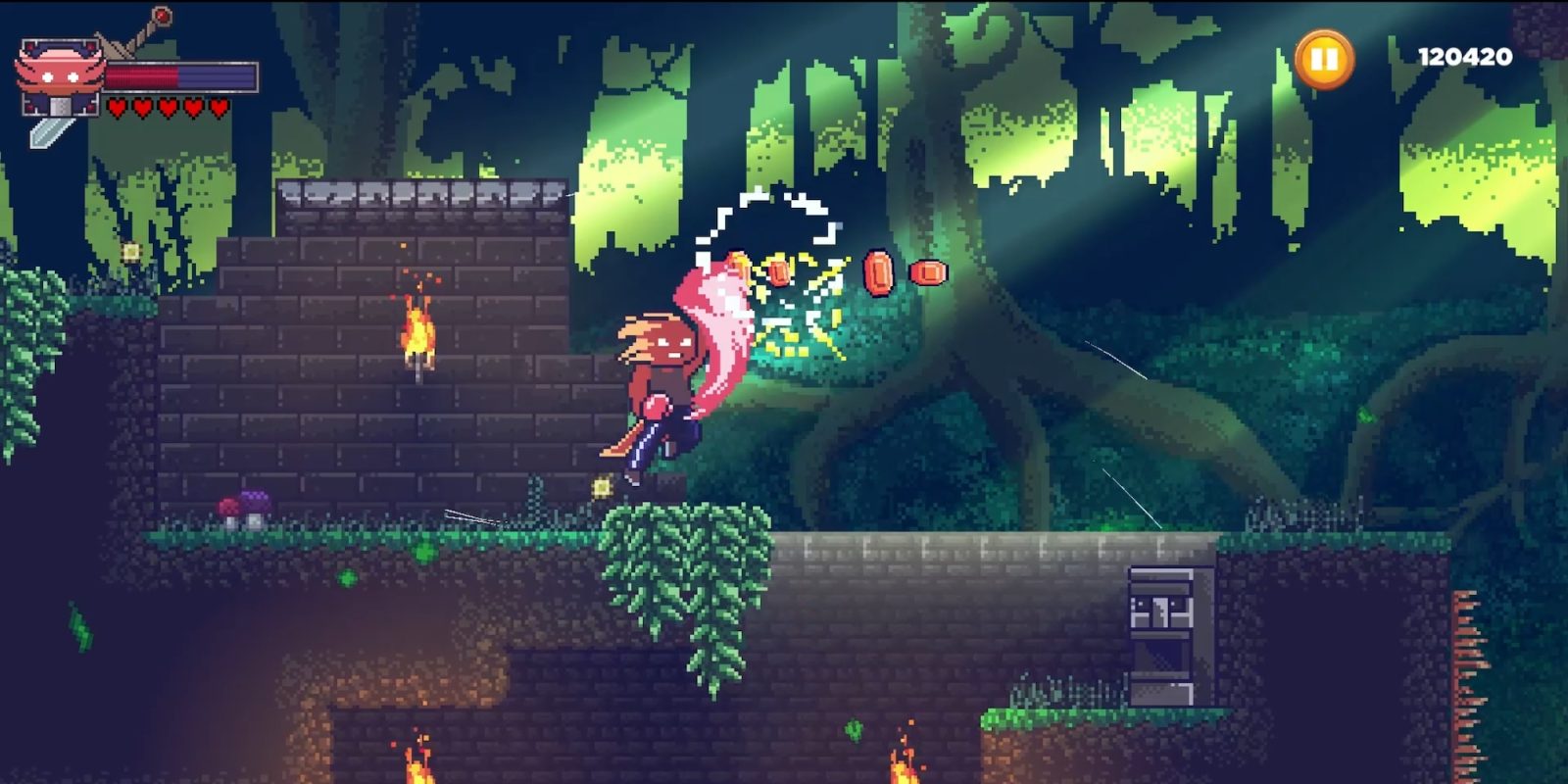Pause the game with the orange button
1568x784 pixels.
[1324, 59]
